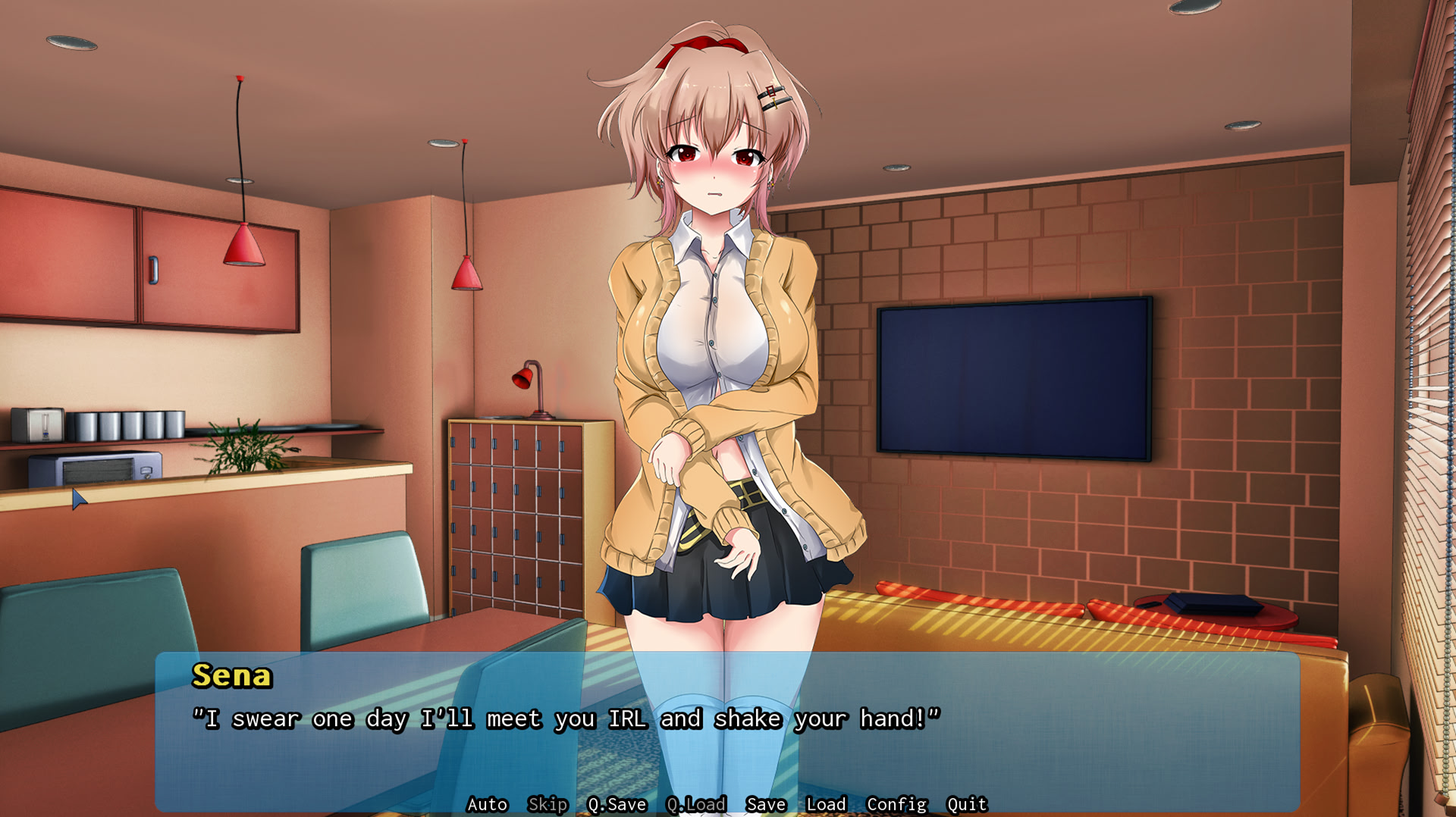Enable Auto mode from the quick menu
This screenshot has height=817, width=1456.
tap(488, 804)
